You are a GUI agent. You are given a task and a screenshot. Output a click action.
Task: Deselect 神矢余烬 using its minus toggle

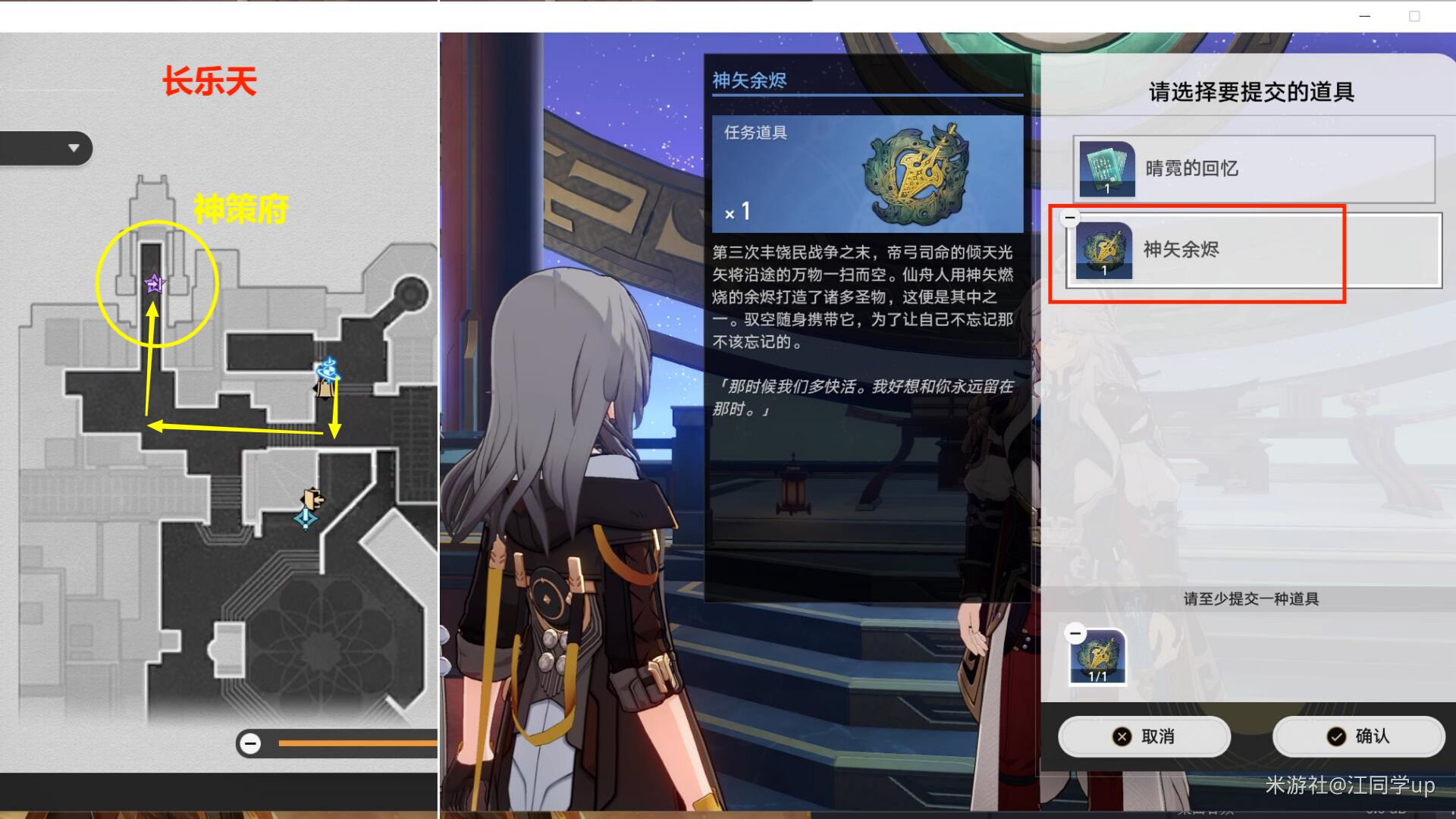click(1069, 218)
